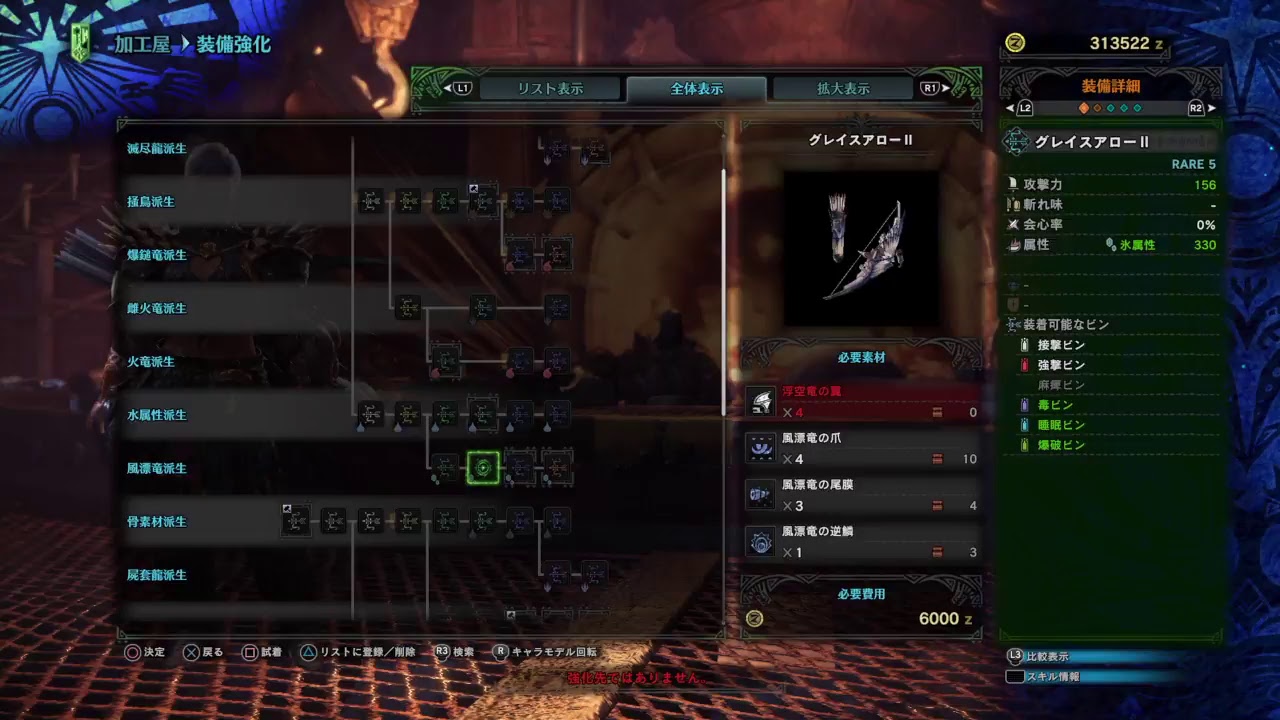The image size is (1280, 720).
Task: Select the highlighted グレイスアローII node in the weapon tree
Action: [x=483, y=468]
